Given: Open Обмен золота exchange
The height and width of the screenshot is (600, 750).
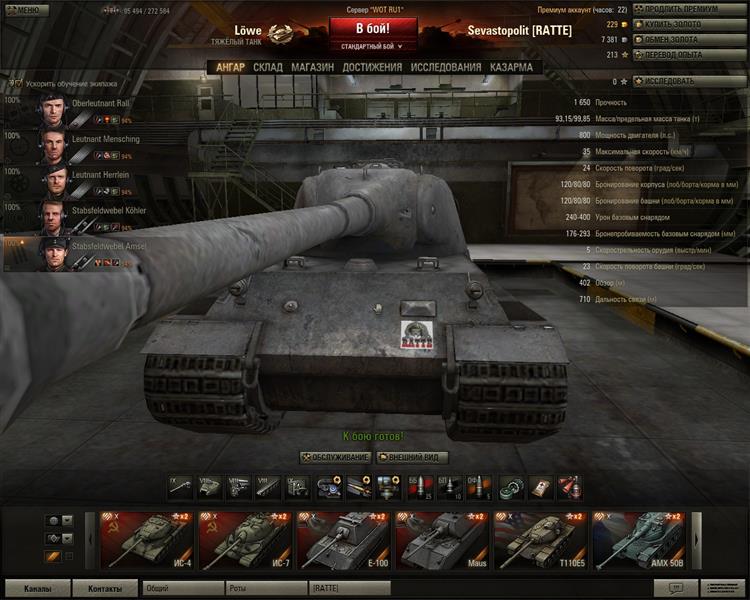Looking at the screenshot, I should point(689,39).
